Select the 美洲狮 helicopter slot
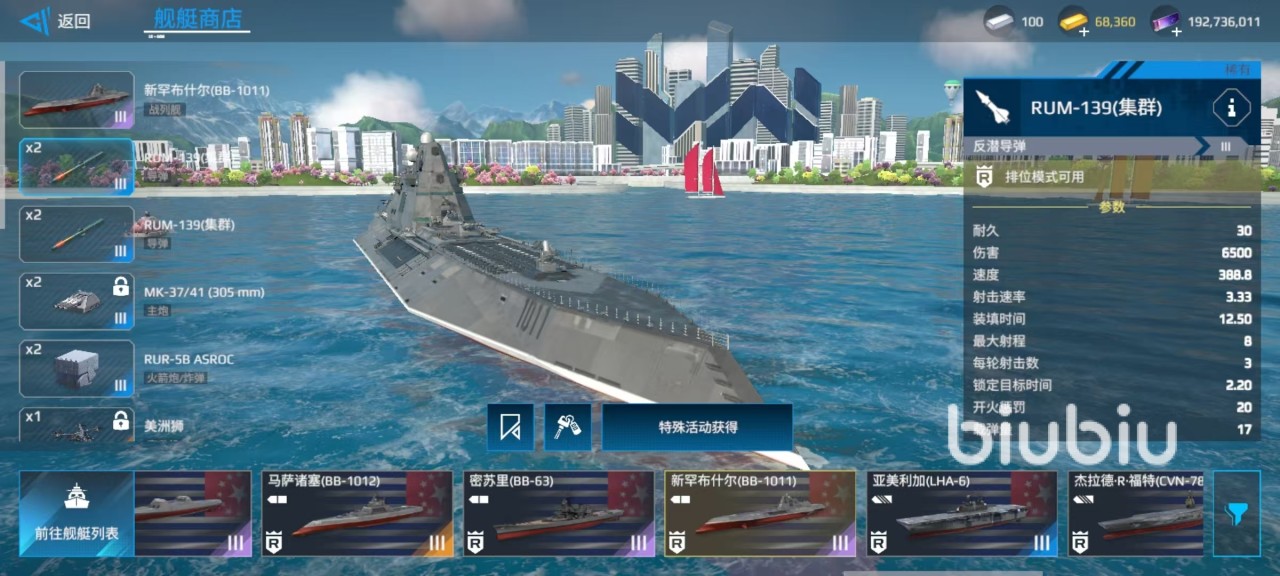This screenshot has height=576, width=1280. (x=77, y=426)
